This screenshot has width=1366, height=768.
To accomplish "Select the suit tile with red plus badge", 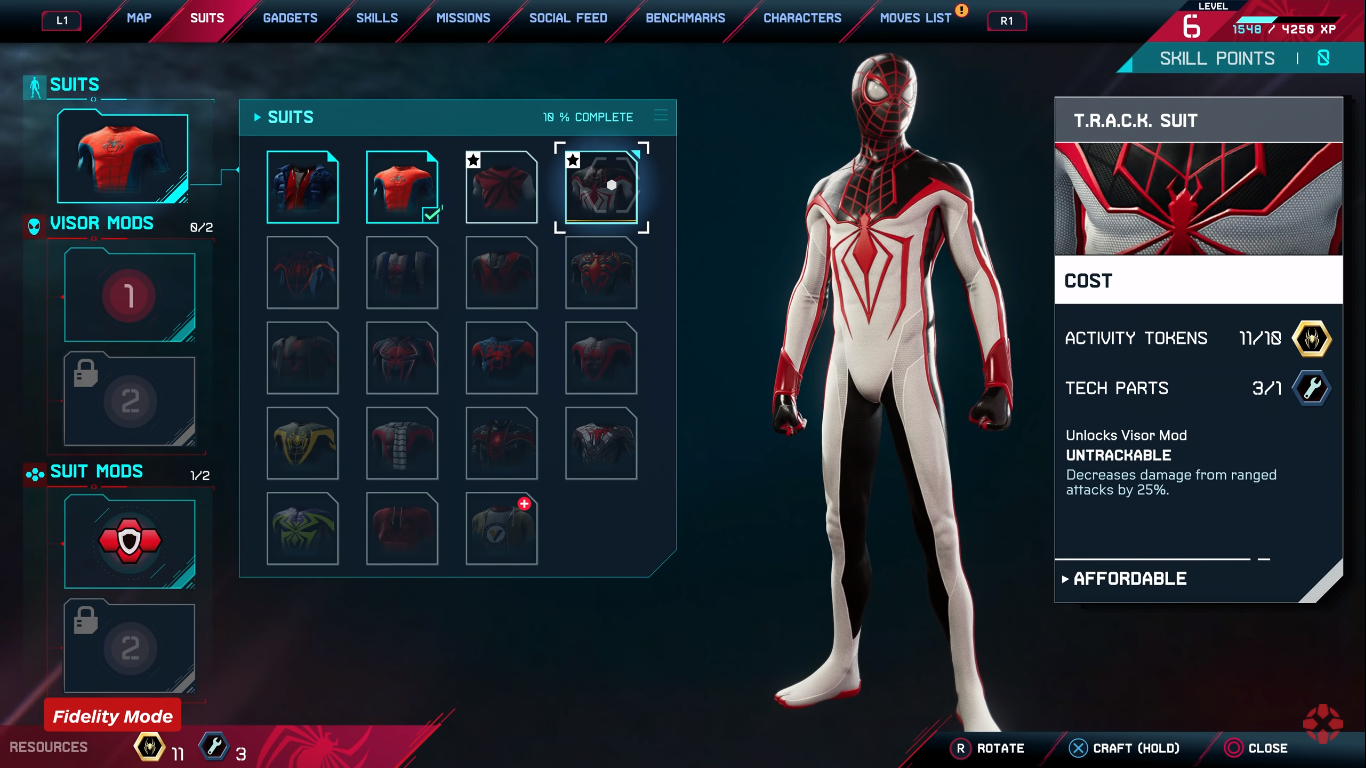I will [x=501, y=528].
